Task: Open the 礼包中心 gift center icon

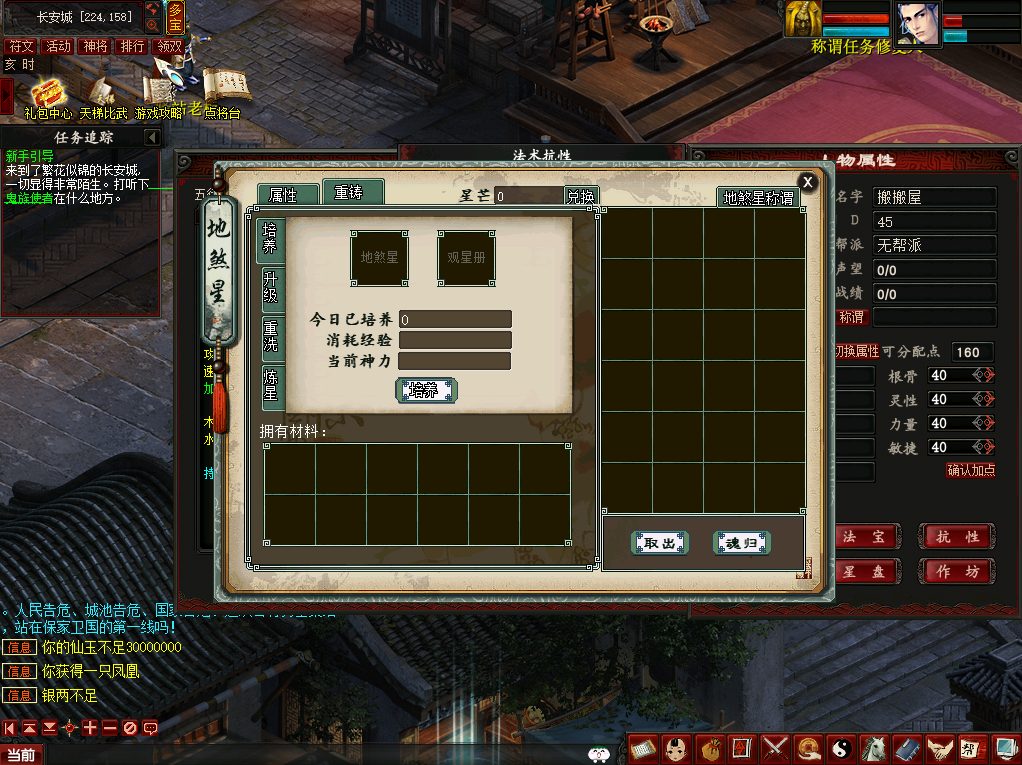Action: (x=47, y=97)
